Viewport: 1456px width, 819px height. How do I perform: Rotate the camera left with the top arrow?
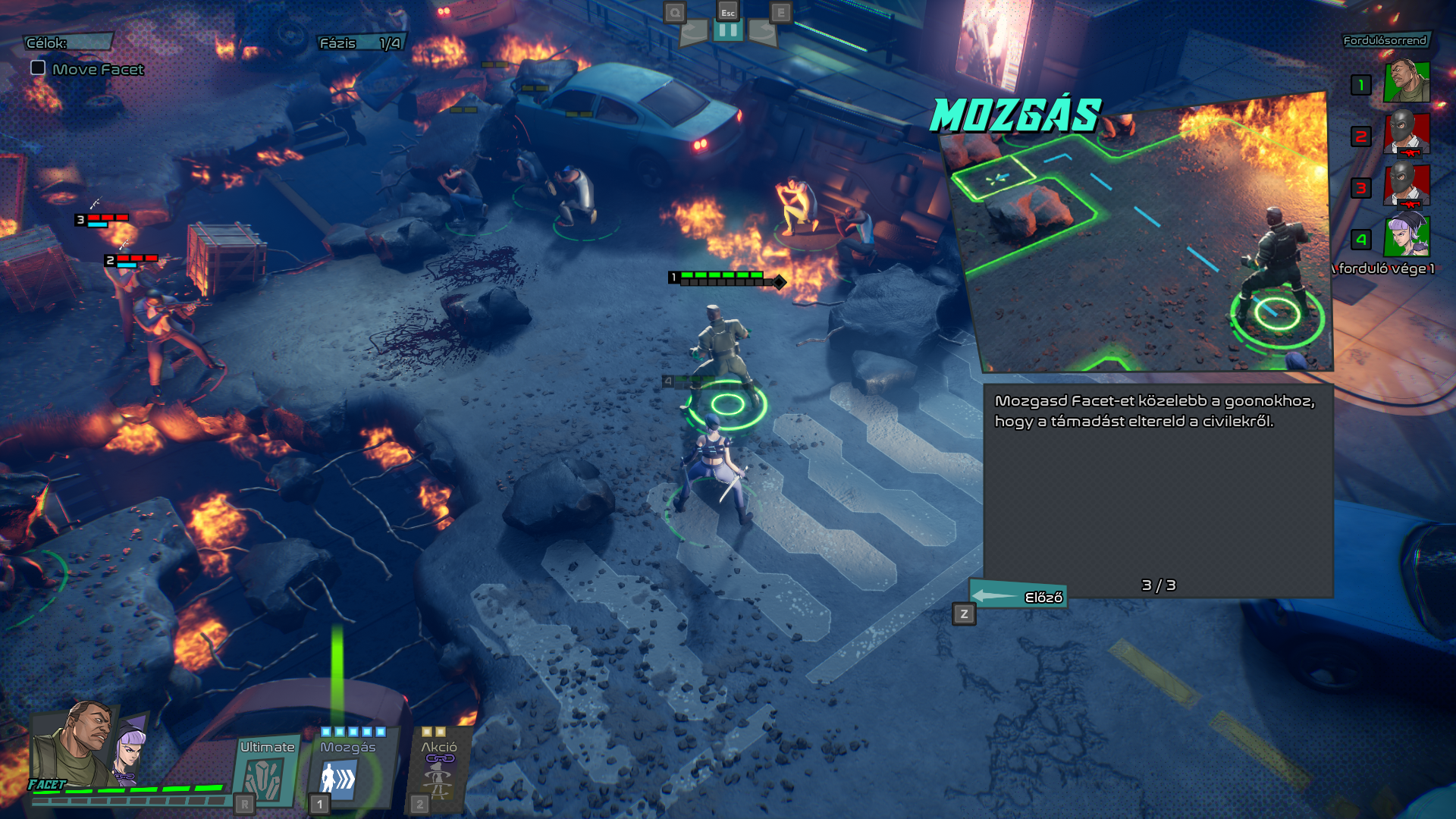pos(693,31)
